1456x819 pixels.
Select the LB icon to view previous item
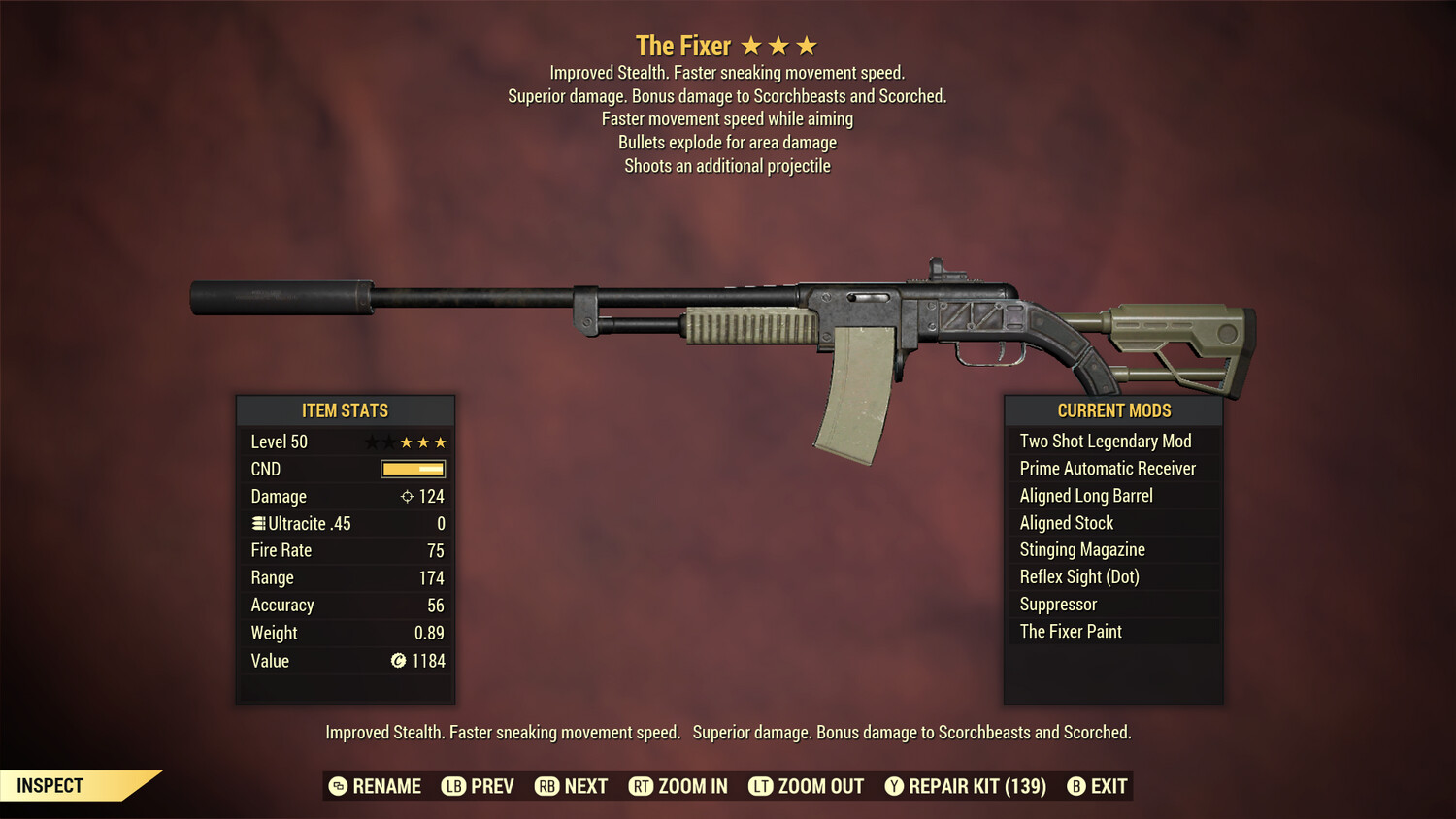(x=452, y=786)
